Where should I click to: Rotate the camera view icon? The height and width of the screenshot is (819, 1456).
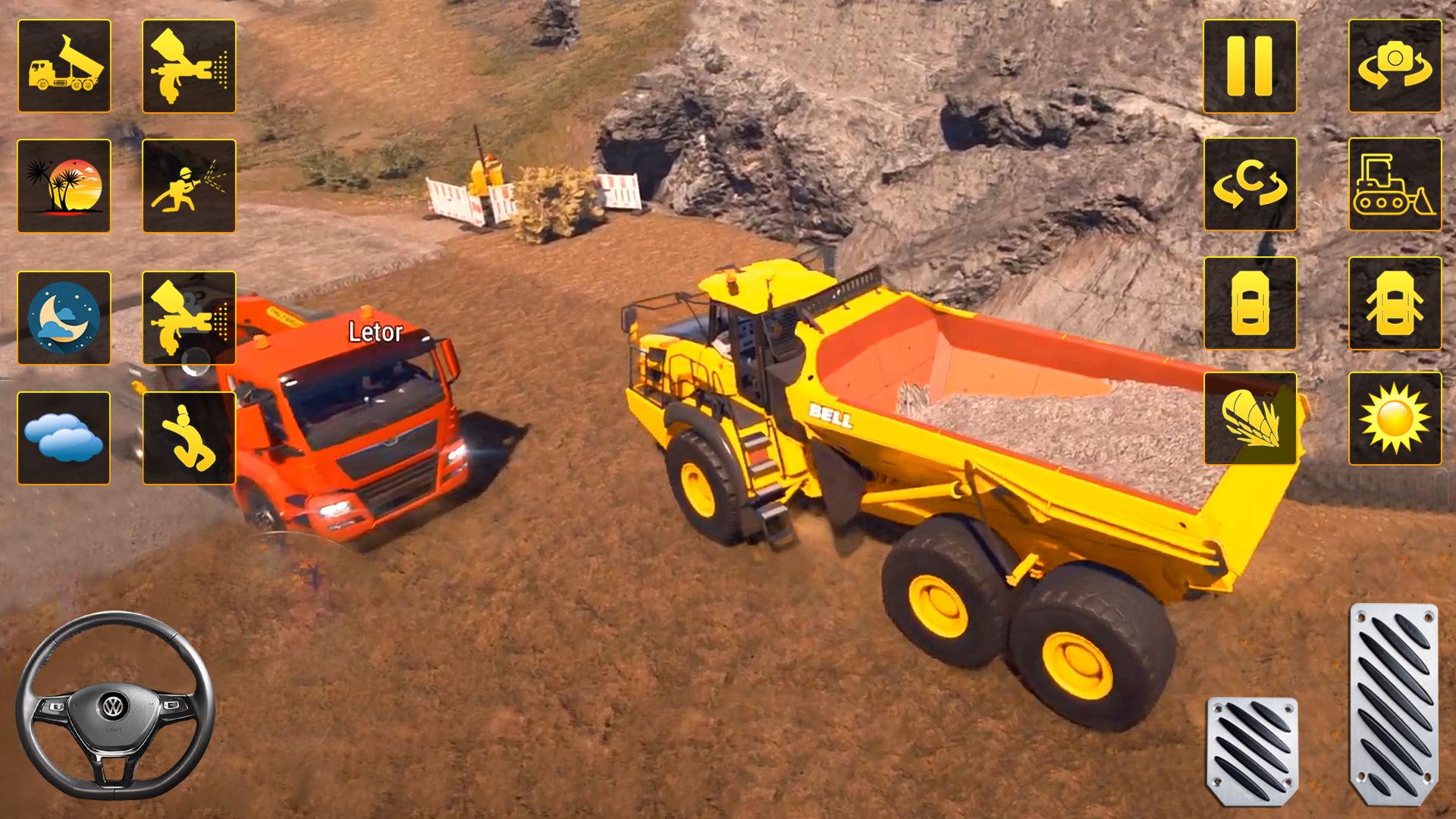coord(1395,66)
